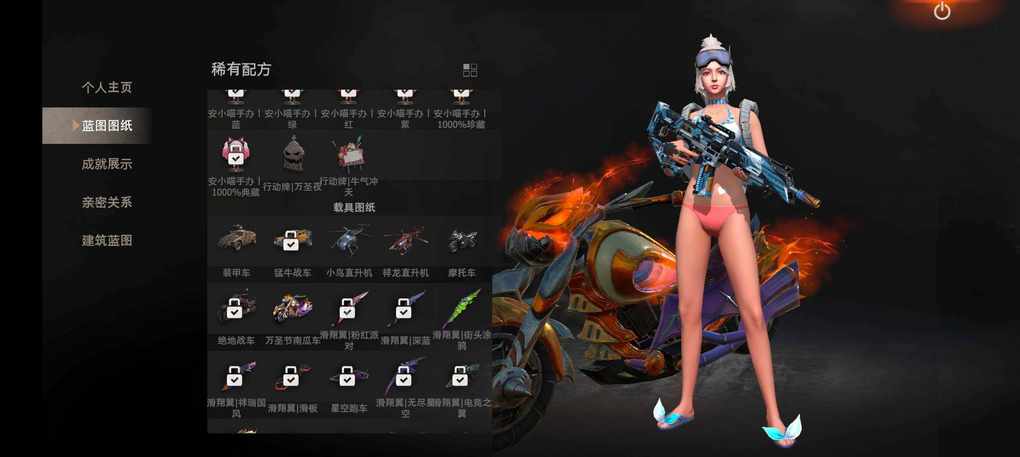Click the power button icon
This screenshot has height=457, width=1020.
942,12
